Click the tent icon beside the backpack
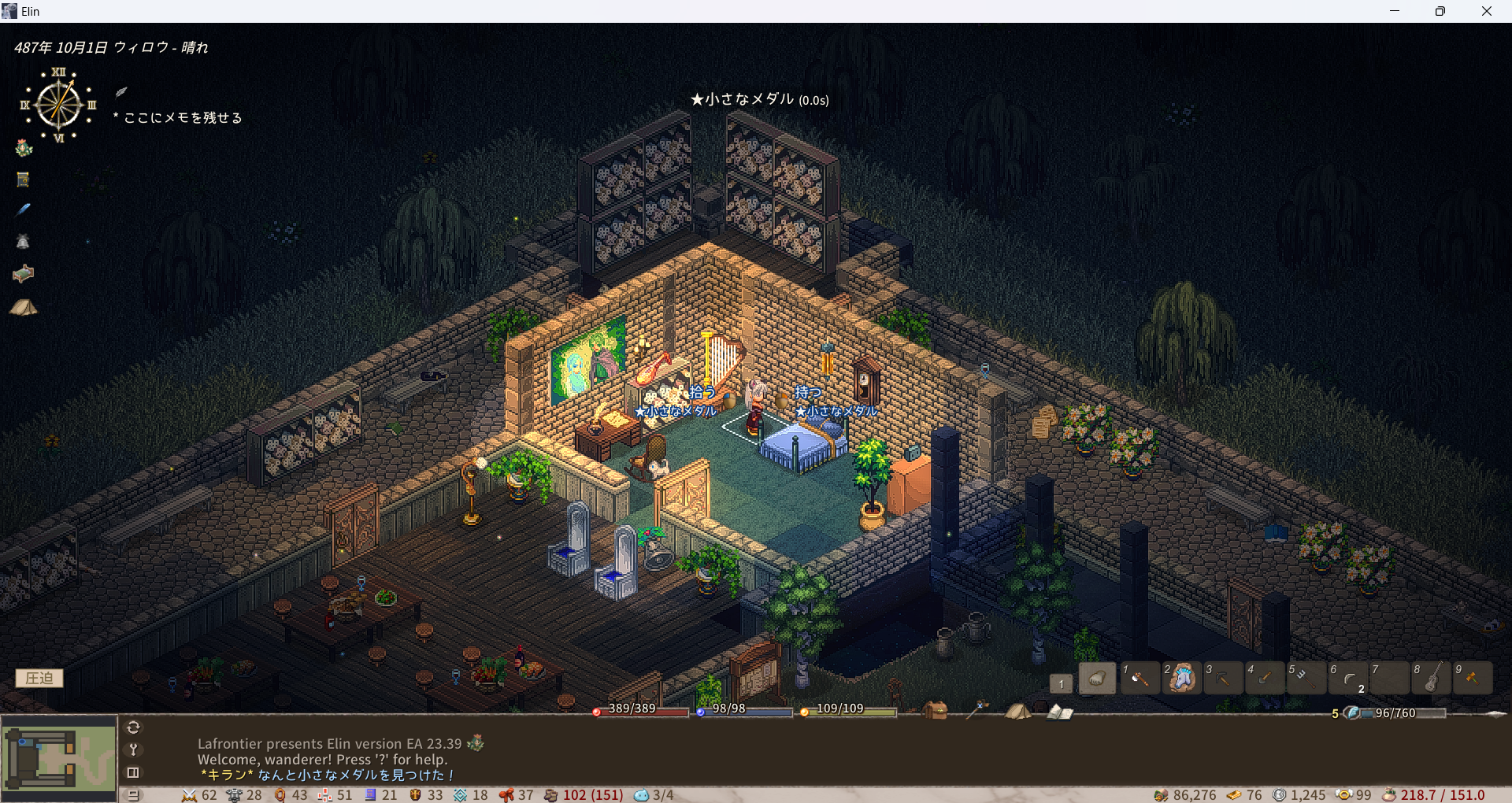The width and height of the screenshot is (1512, 803). pyautogui.click(x=1017, y=711)
